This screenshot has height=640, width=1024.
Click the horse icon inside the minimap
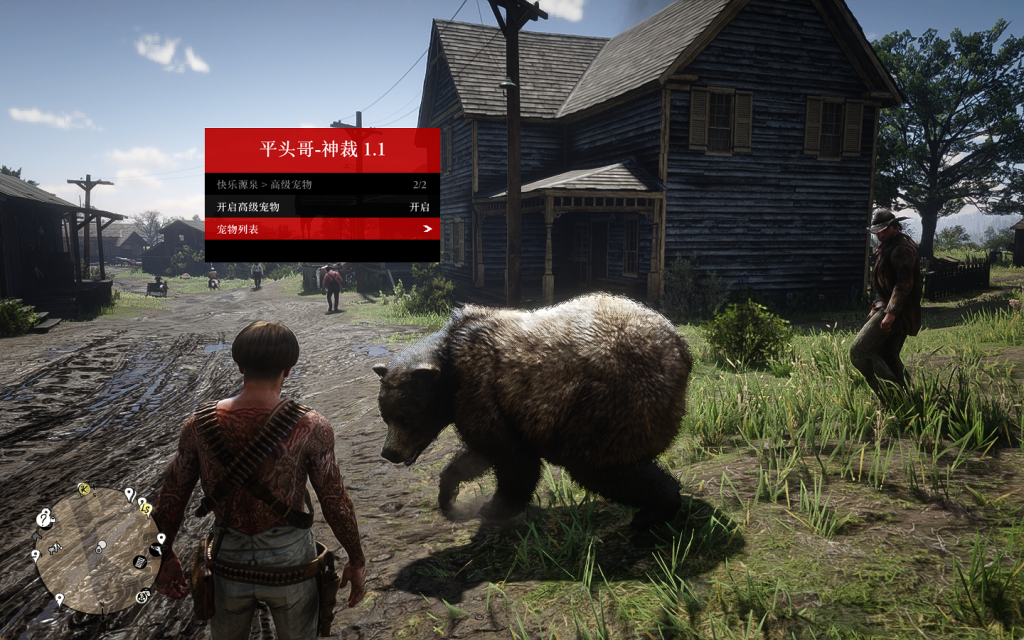point(53,548)
